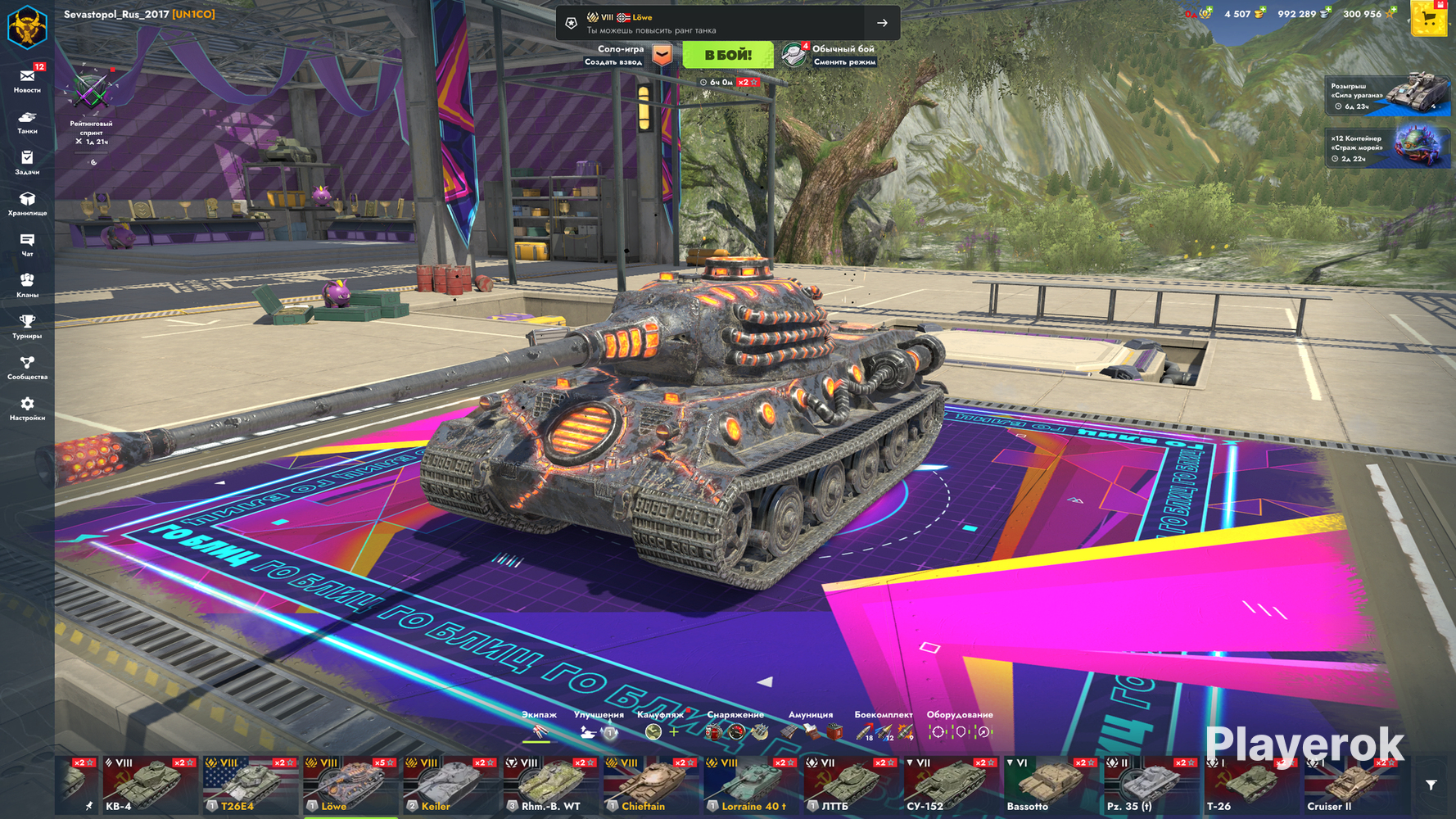Select the T26E4 tank in carousel
Viewport: 1456px width, 819px height.
coord(250,785)
